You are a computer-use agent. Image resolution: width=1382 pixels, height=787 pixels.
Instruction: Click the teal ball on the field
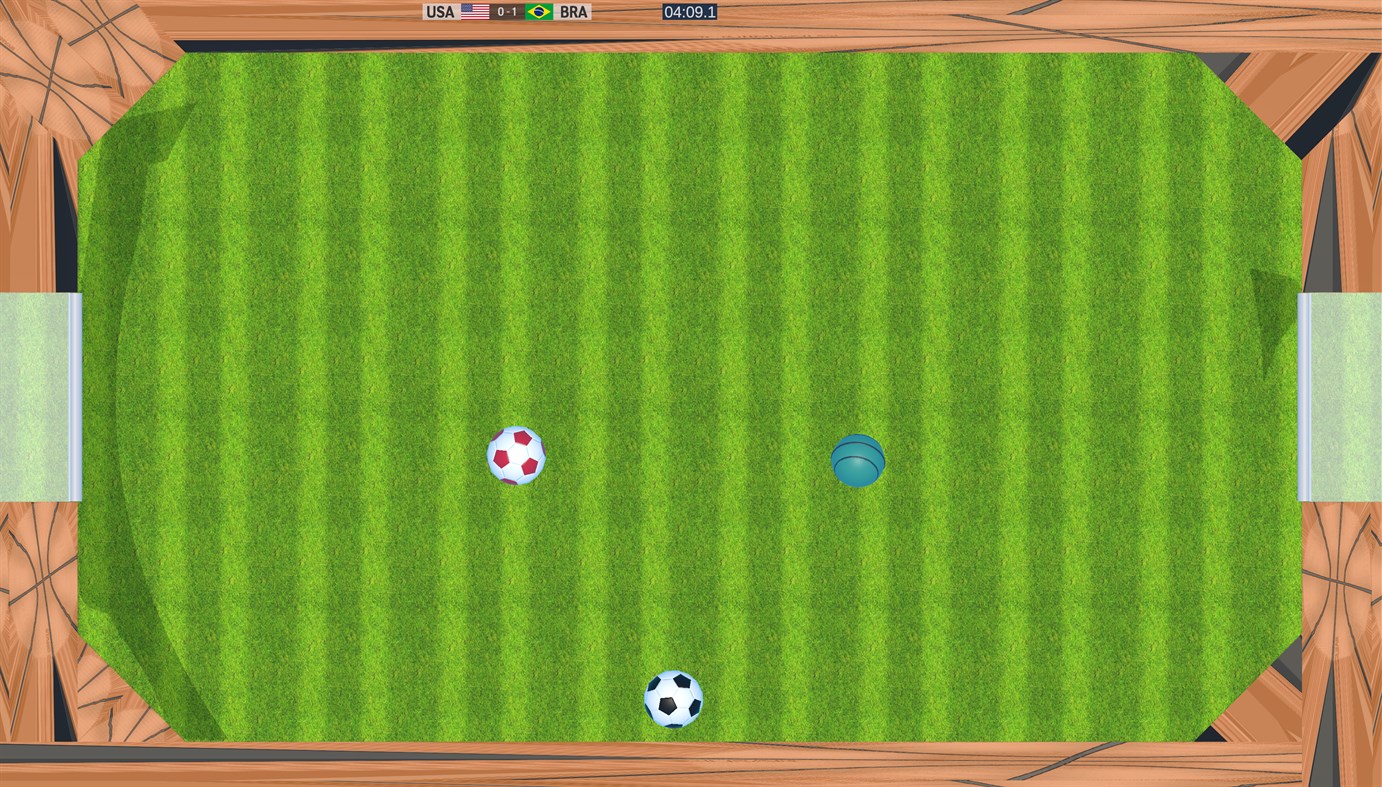click(858, 462)
